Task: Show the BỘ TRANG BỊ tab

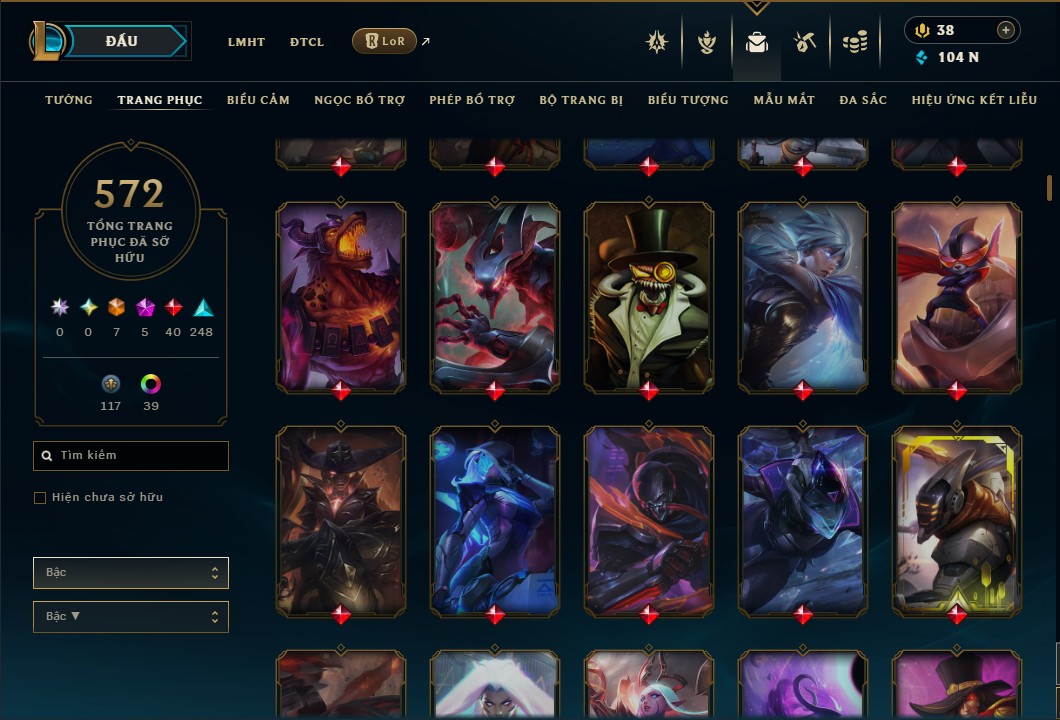Action: click(581, 100)
